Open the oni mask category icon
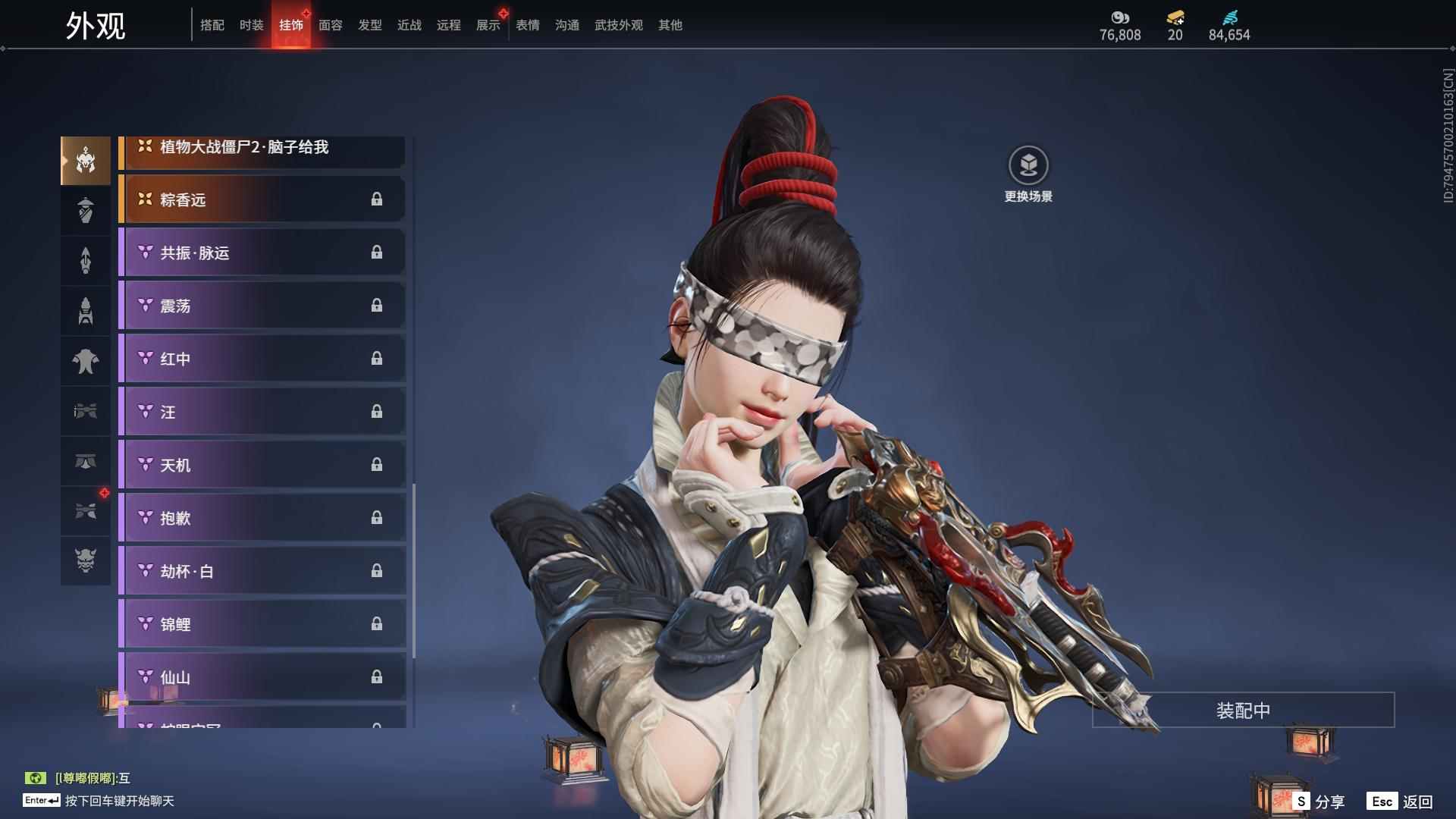Image resolution: width=1456 pixels, height=819 pixels. click(x=86, y=560)
